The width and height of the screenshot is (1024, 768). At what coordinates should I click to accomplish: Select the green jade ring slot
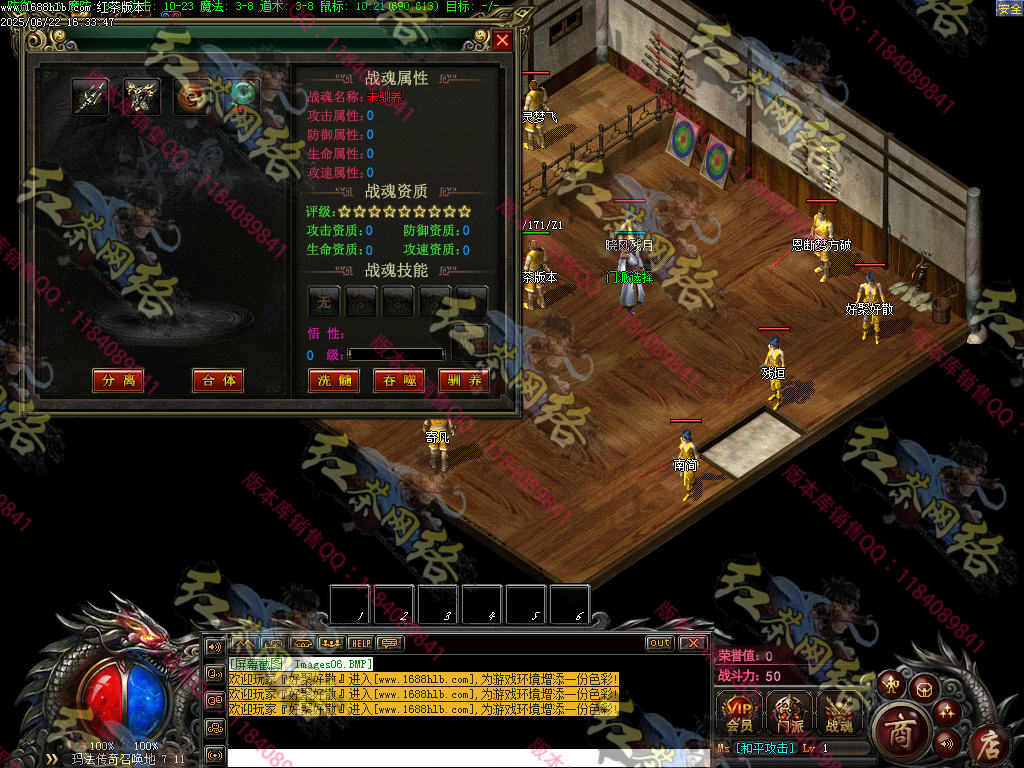242,96
